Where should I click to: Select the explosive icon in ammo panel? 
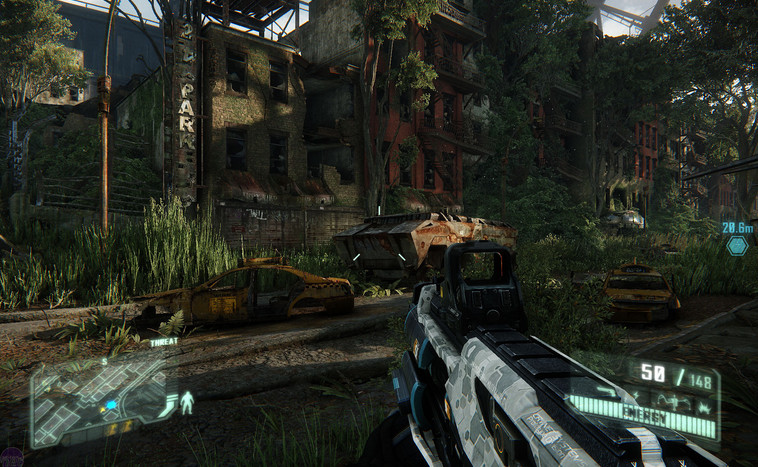click(x=704, y=408)
